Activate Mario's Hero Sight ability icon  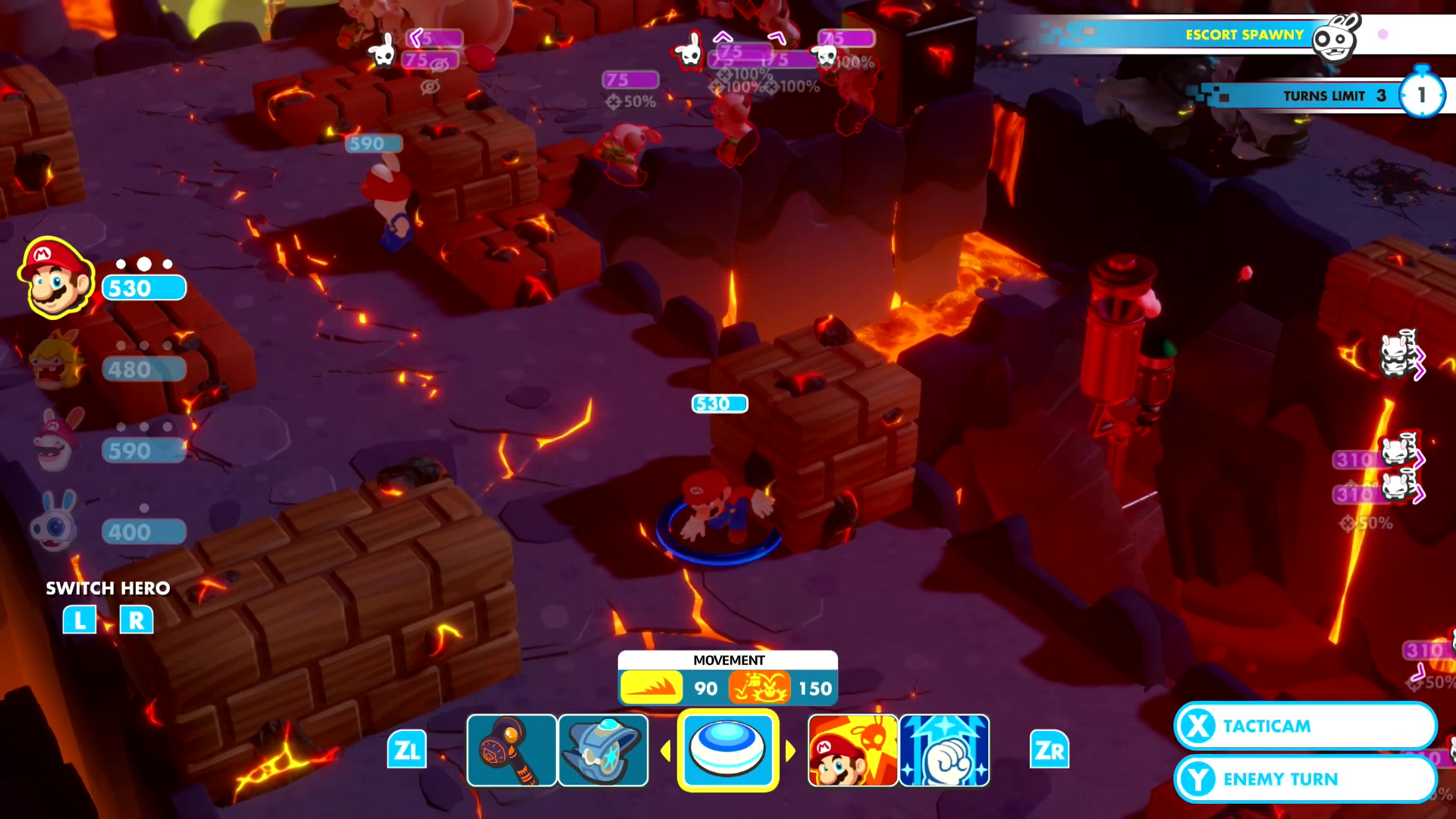point(852,750)
